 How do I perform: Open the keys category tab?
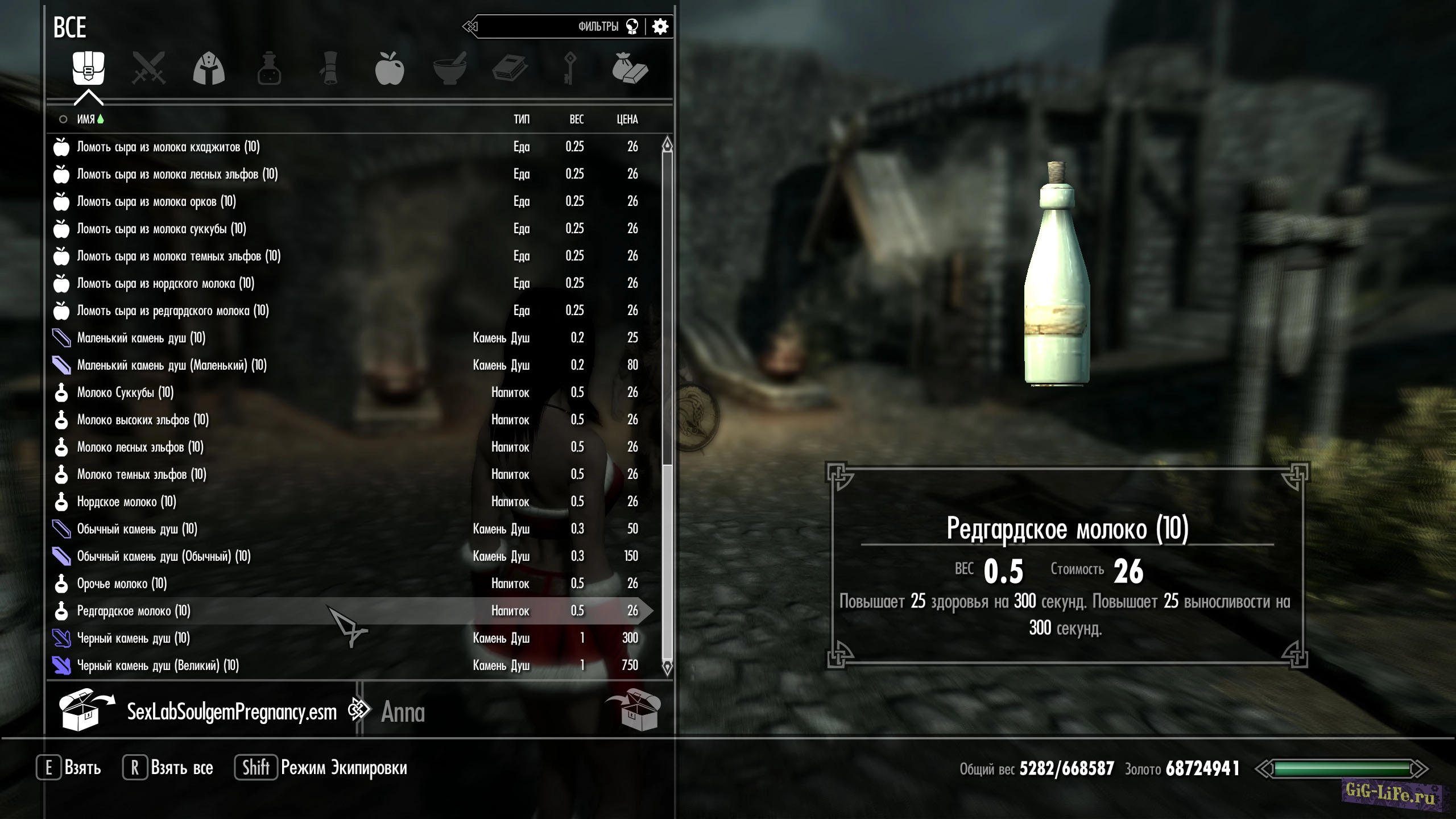pyautogui.click(x=570, y=69)
